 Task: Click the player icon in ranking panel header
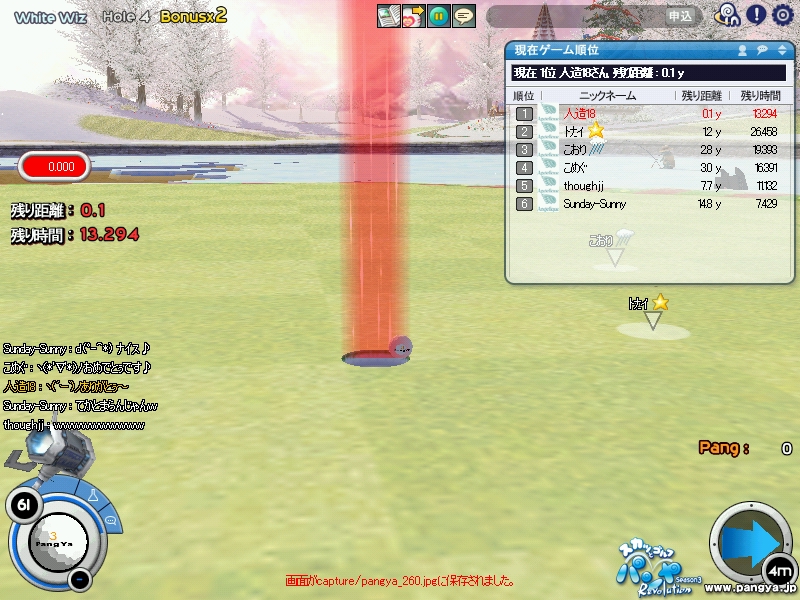click(743, 50)
